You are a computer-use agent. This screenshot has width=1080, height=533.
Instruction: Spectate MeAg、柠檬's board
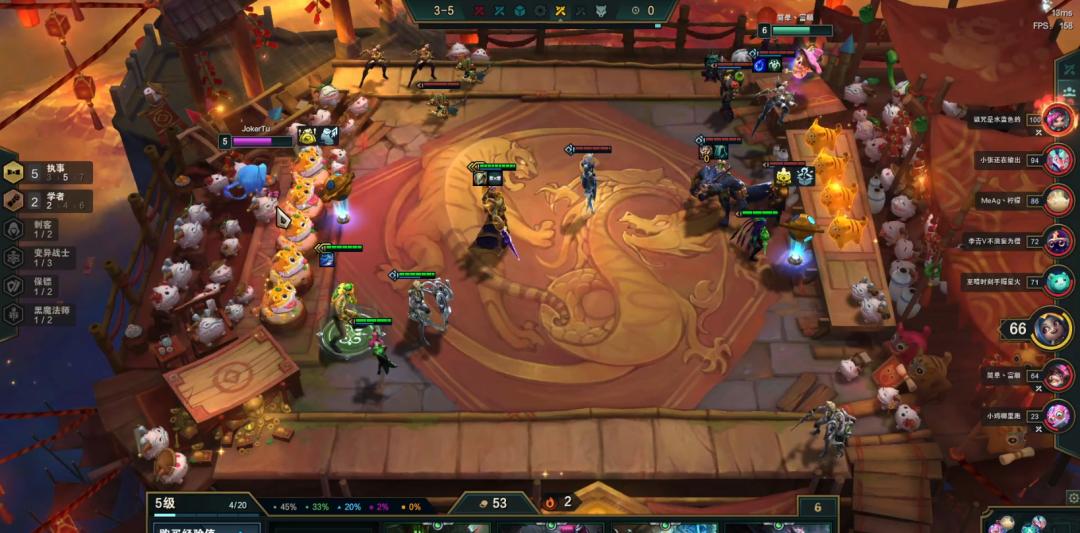[1058, 200]
